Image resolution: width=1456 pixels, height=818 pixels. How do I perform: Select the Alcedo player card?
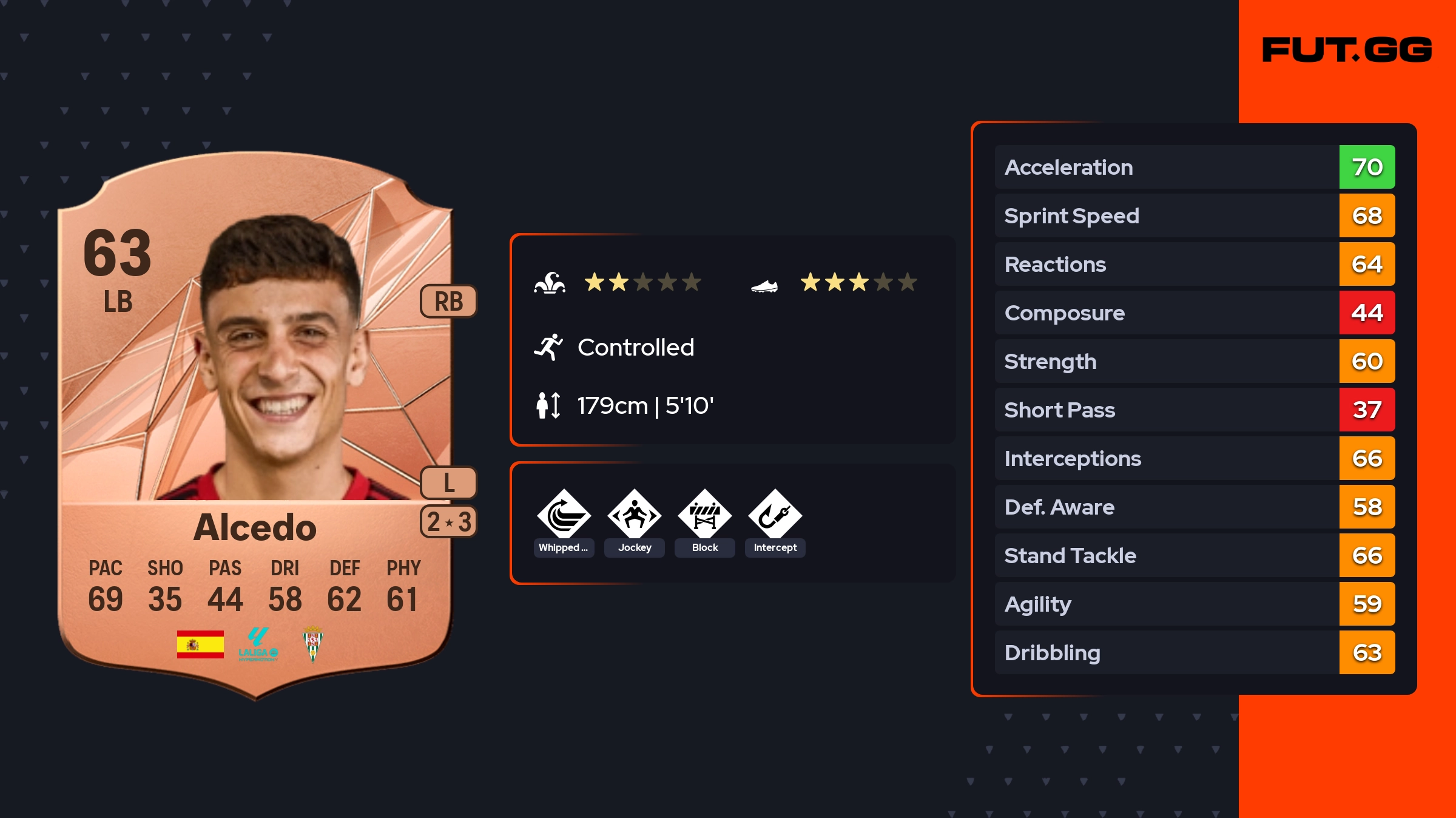[x=255, y=425]
